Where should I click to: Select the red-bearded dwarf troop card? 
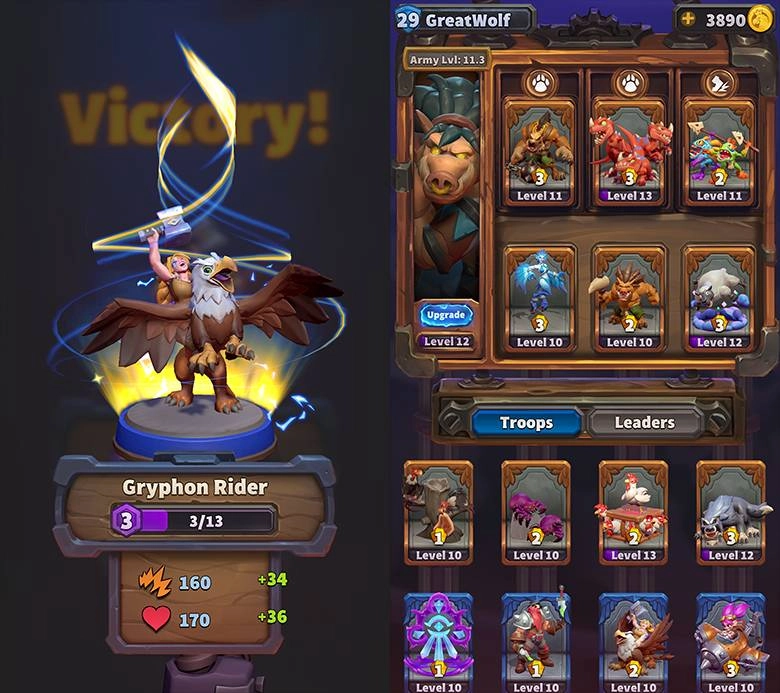point(536,640)
